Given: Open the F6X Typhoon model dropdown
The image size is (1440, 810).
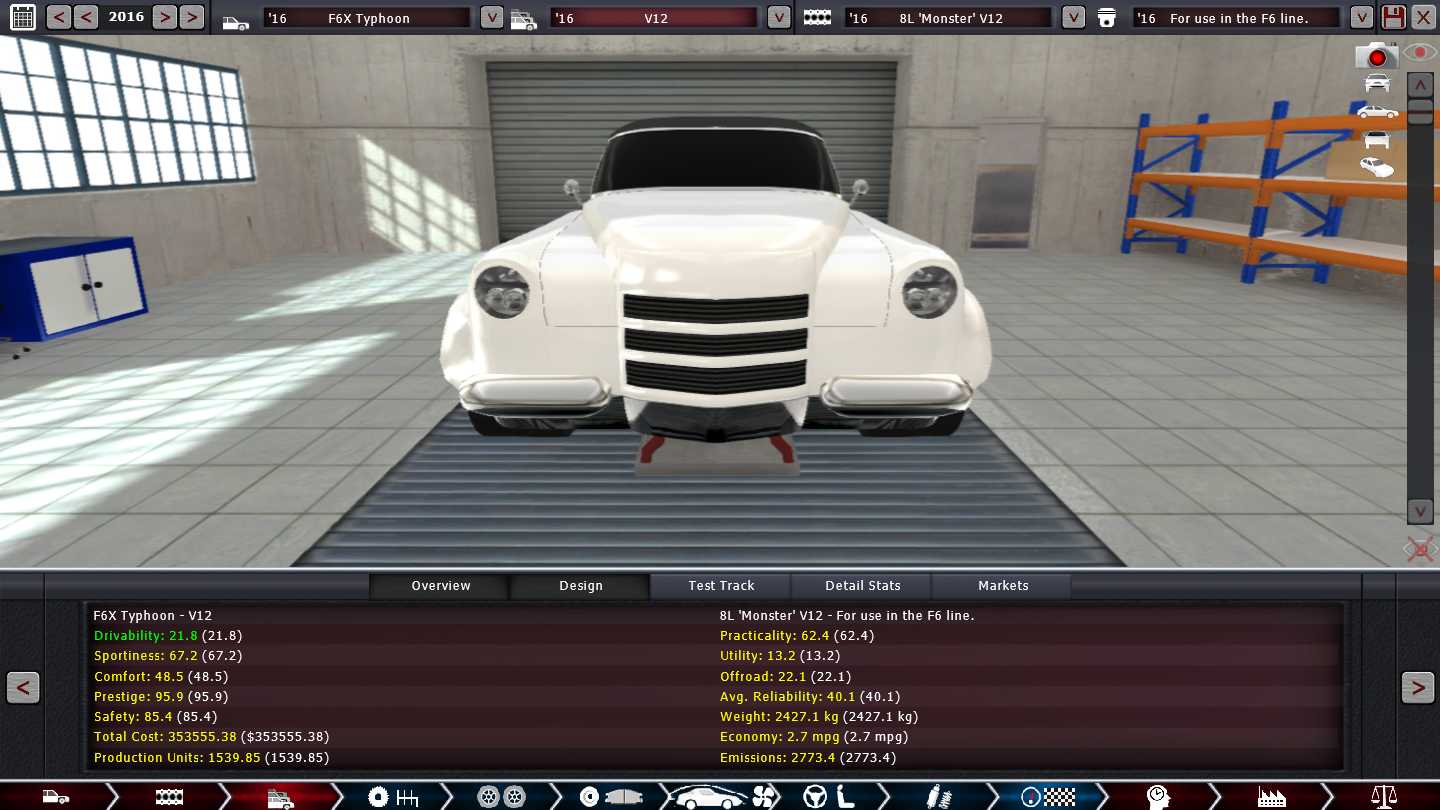Looking at the screenshot, I should point(491,17).
